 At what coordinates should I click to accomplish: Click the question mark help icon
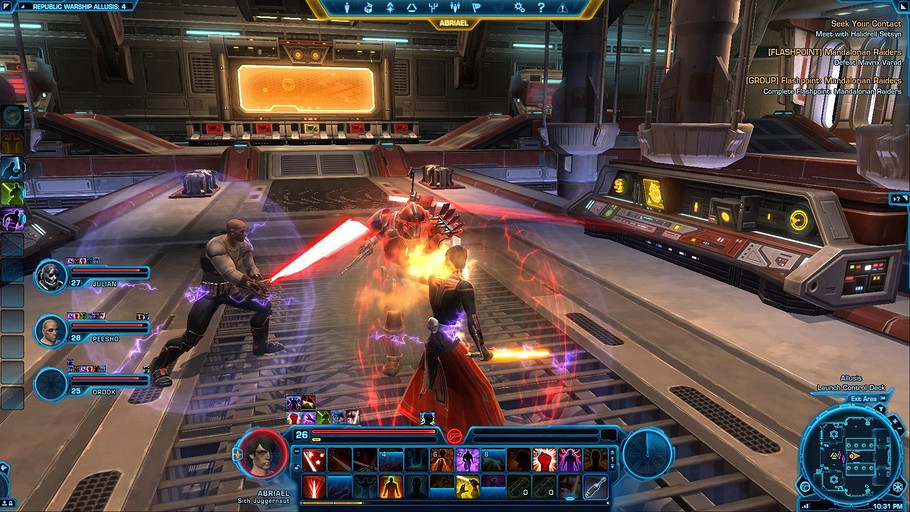coord(541,8)
